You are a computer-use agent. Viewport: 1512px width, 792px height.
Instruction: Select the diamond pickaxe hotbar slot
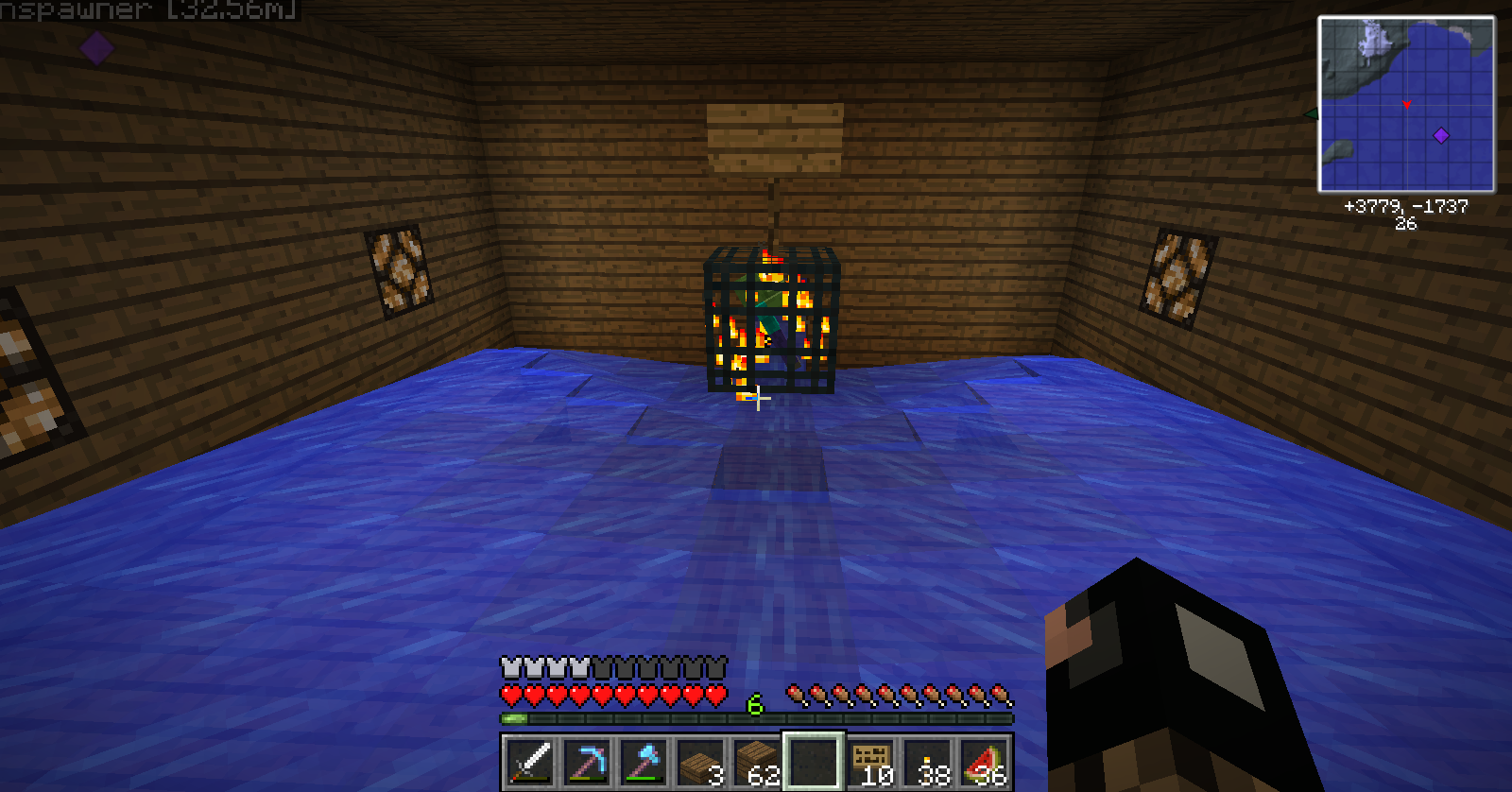pyautogui.click(x=587, y=762)
